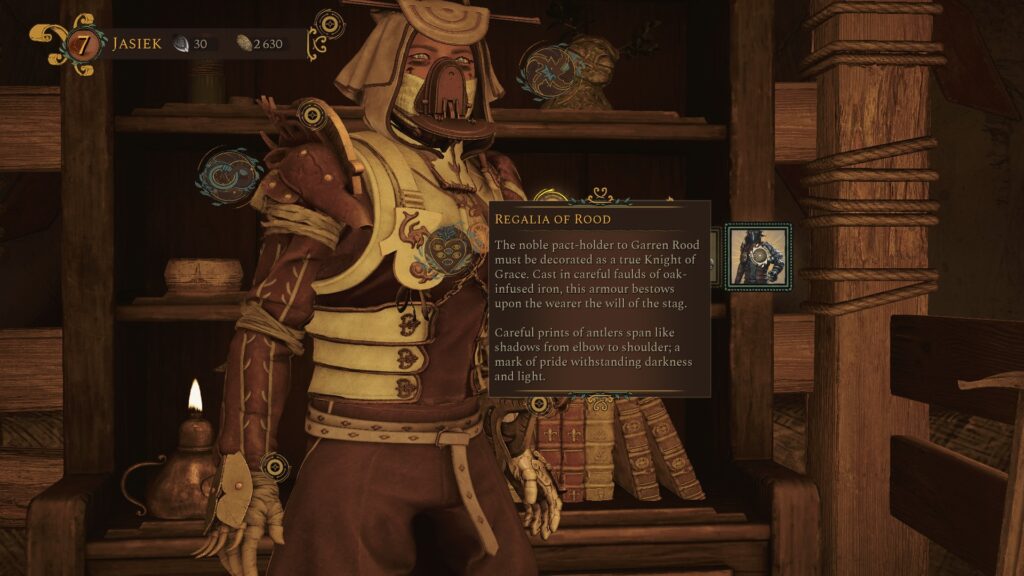Viewport: 1024px width, 576px height.
Task: Select the ring node on the character's shoulder
Action: 313,116
